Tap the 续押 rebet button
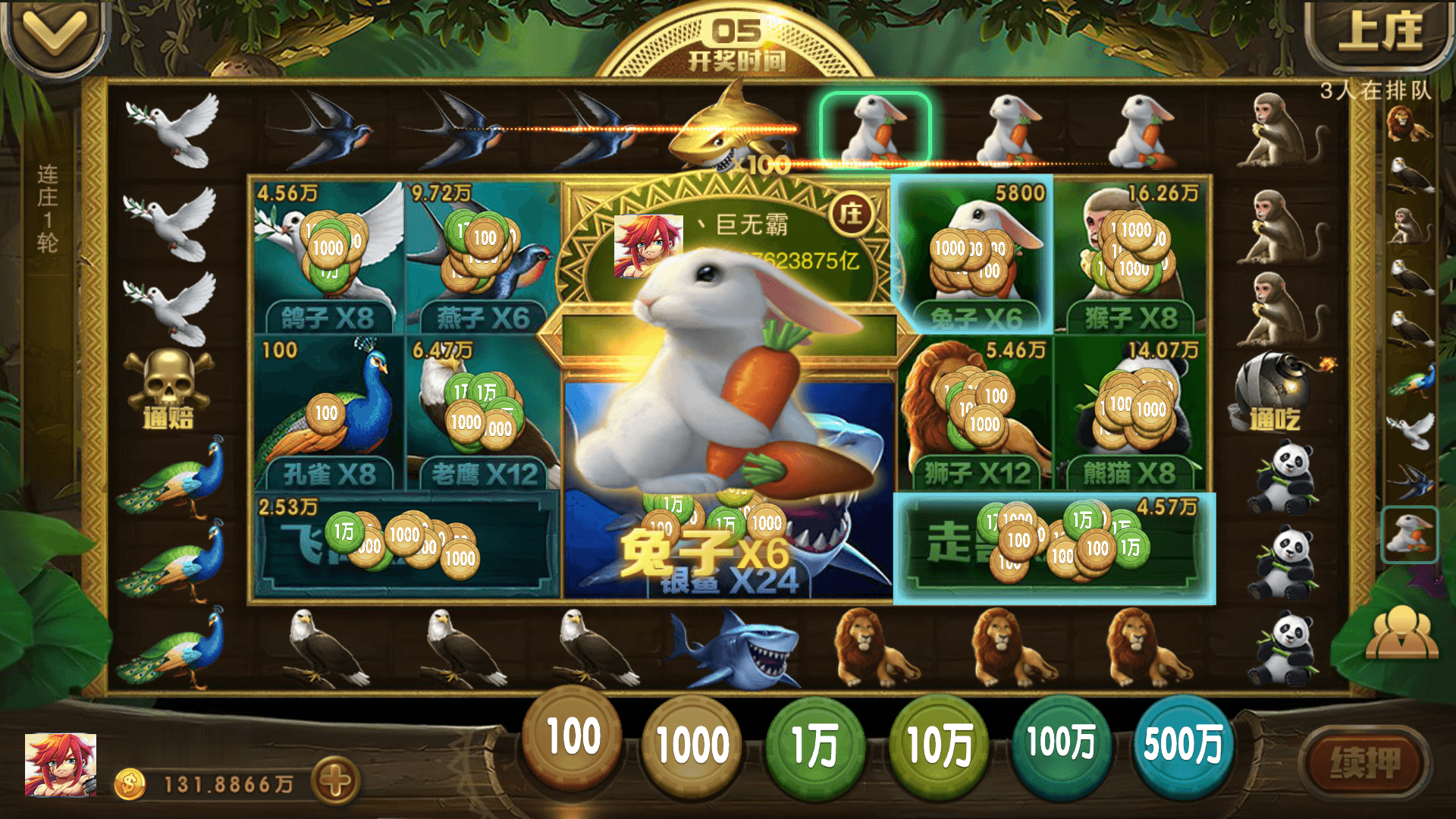Screen dimensions: 1456x819 point(1365,762)
